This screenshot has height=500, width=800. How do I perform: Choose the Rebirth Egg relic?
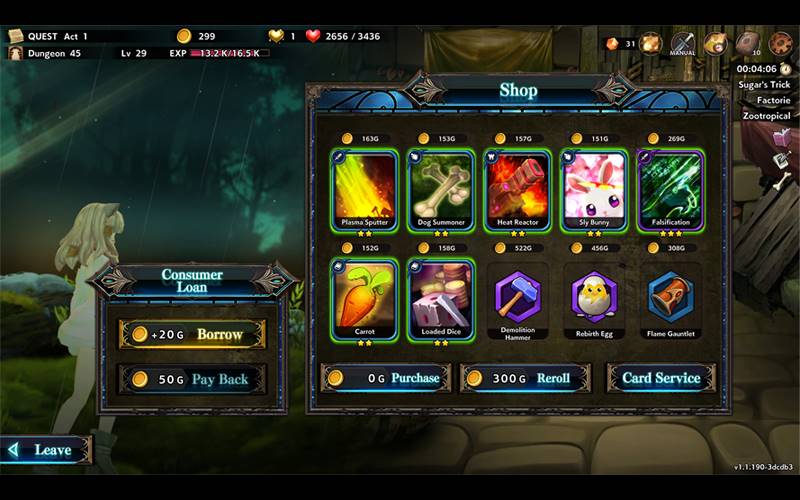(x=594, y=298)
